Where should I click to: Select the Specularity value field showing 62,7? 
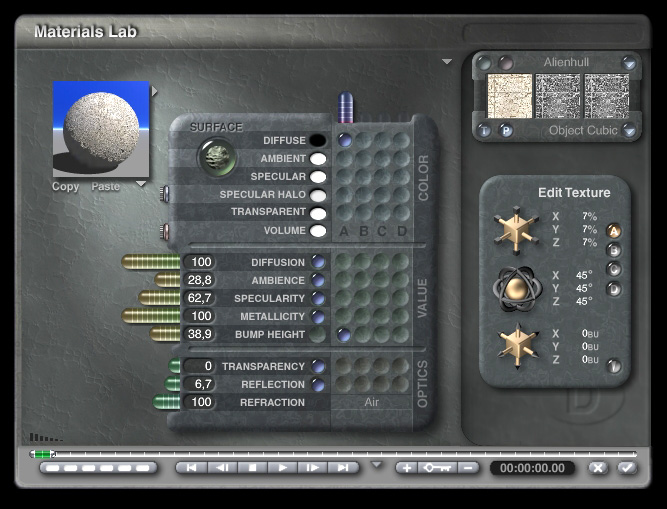201,298
